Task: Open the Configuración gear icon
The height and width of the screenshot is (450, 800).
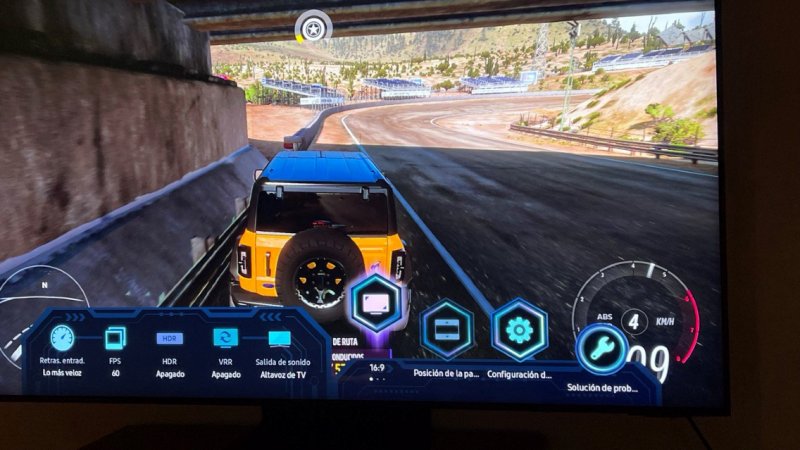Action: click(519, 330)
